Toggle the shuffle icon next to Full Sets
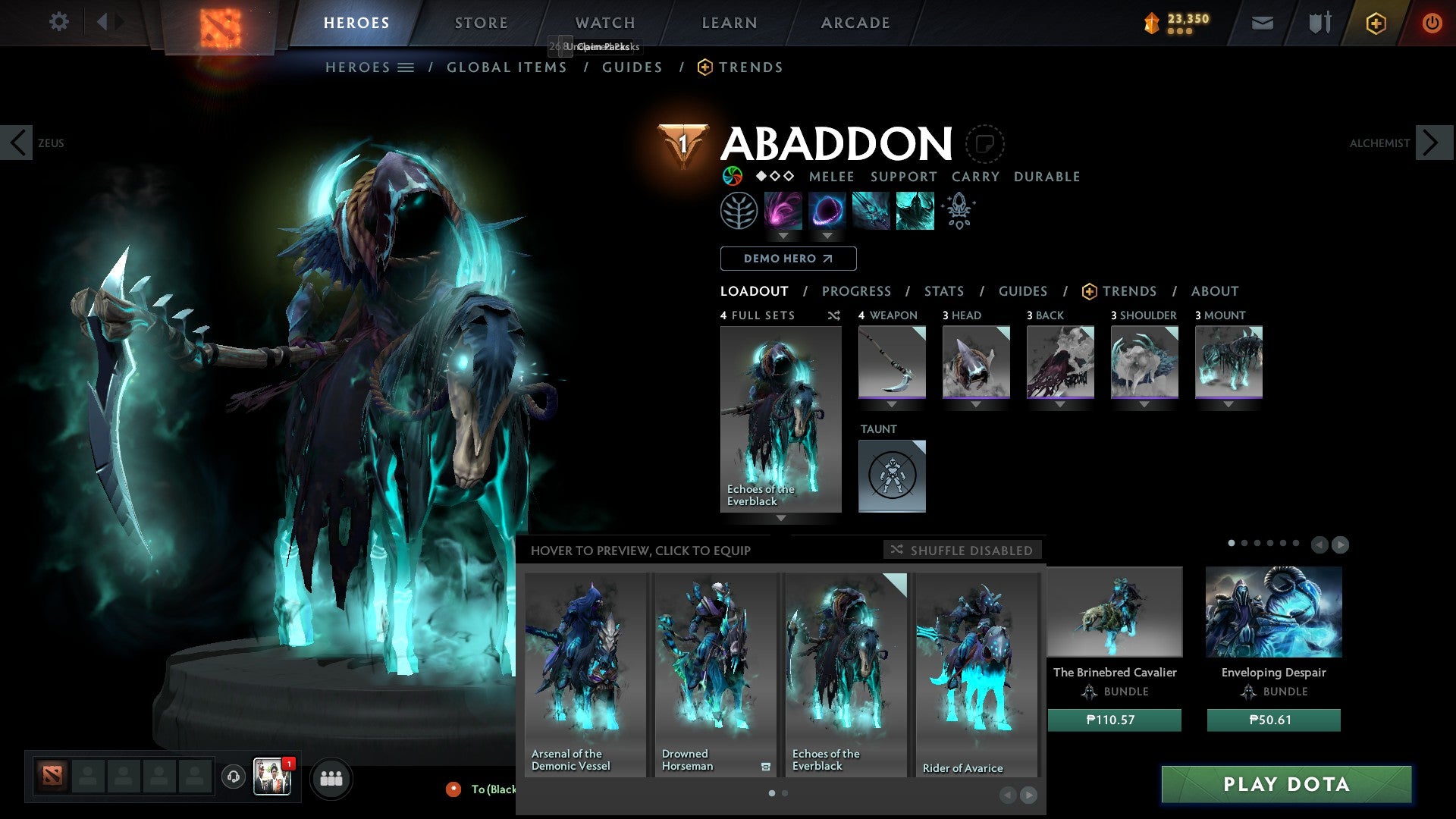1456x819 pixels. [834, 315]
